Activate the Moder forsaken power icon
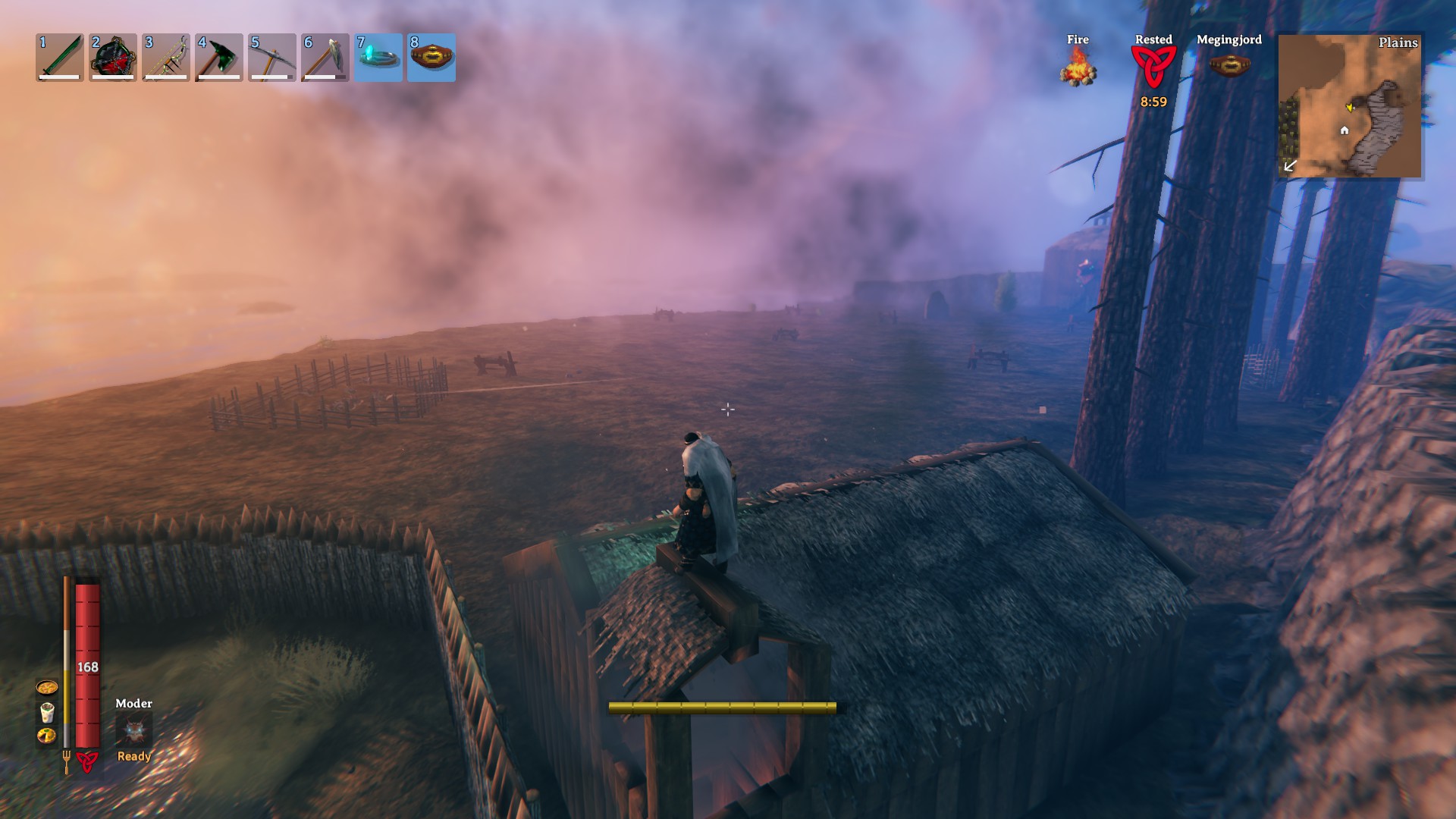 [x=134, y=730]
